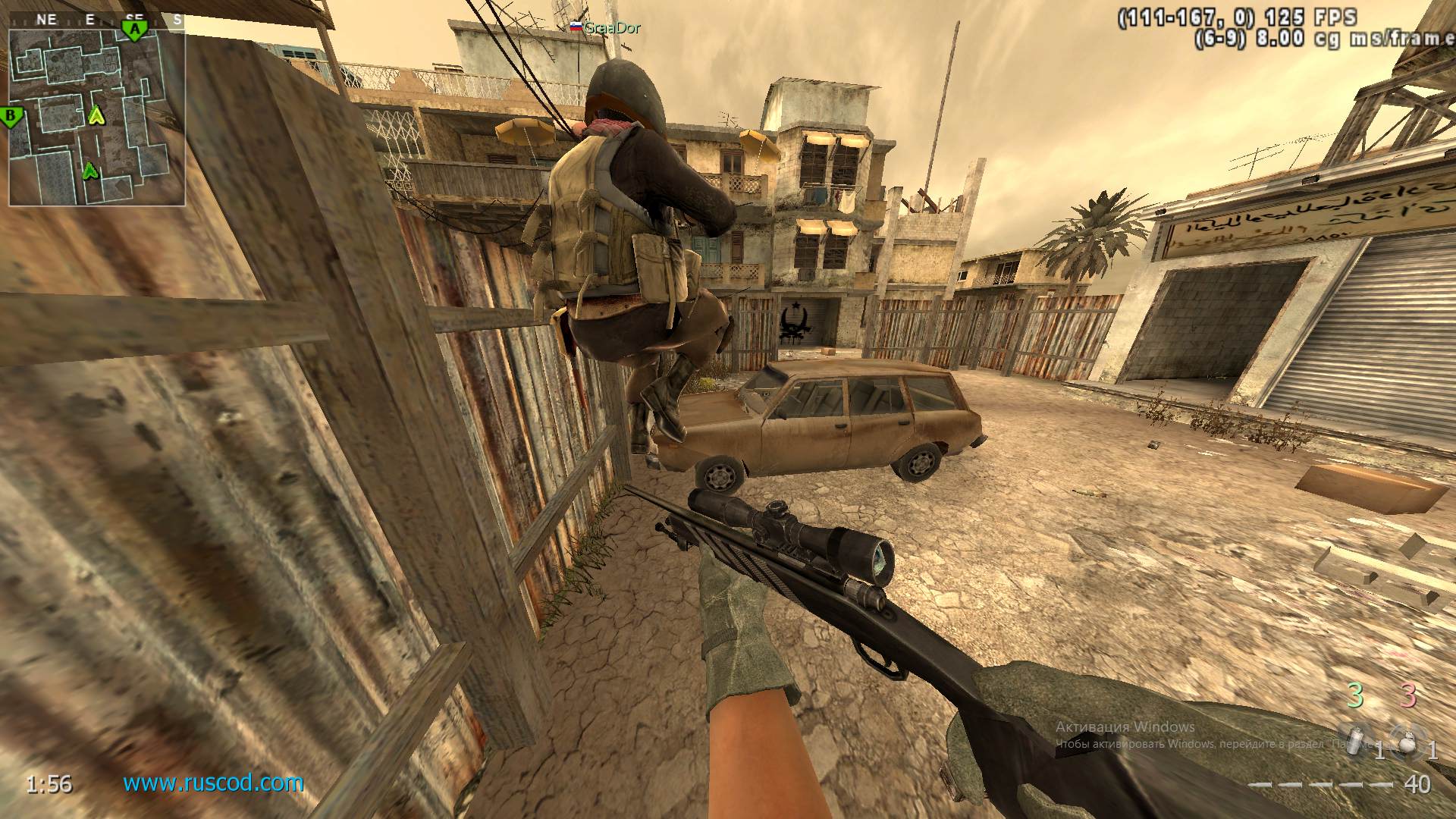Click the minimap overview
Screen dimensions: 1456x819
tap(97, 118)
